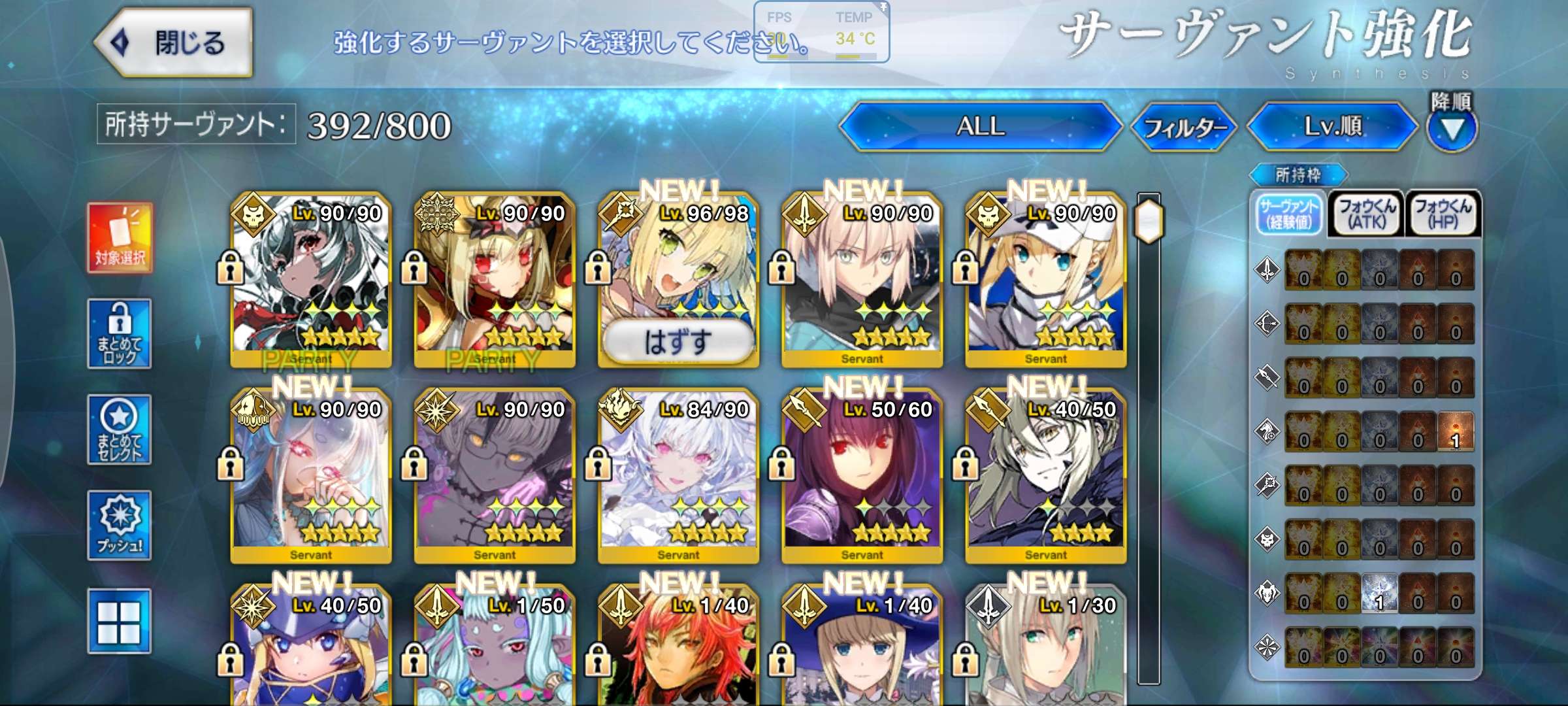This screenshot has width=1568, height=706.
Task: Toggle the 降順 descending order arrow
Action: click(1451, 129)
